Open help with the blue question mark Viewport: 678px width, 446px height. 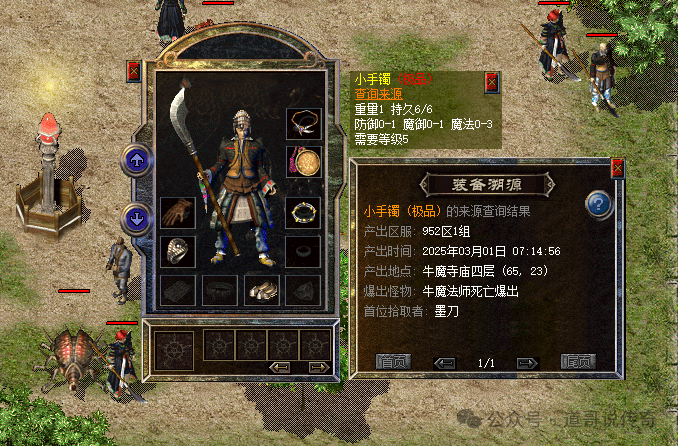599,204
